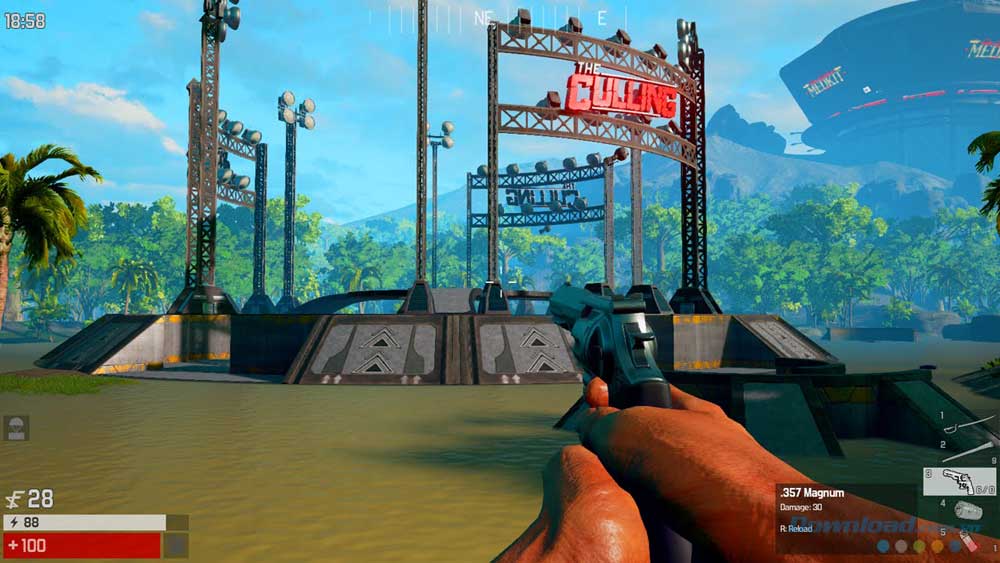The width and height of the screenshot is (1000, 563).
Task: Select the .357 Magnum revolver slot
Action: point(959,482)
